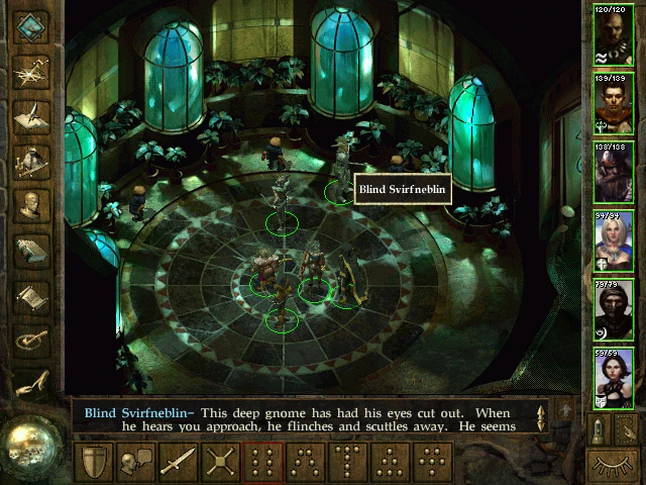Open the options gem at sidebar top

tap(32, 25)
